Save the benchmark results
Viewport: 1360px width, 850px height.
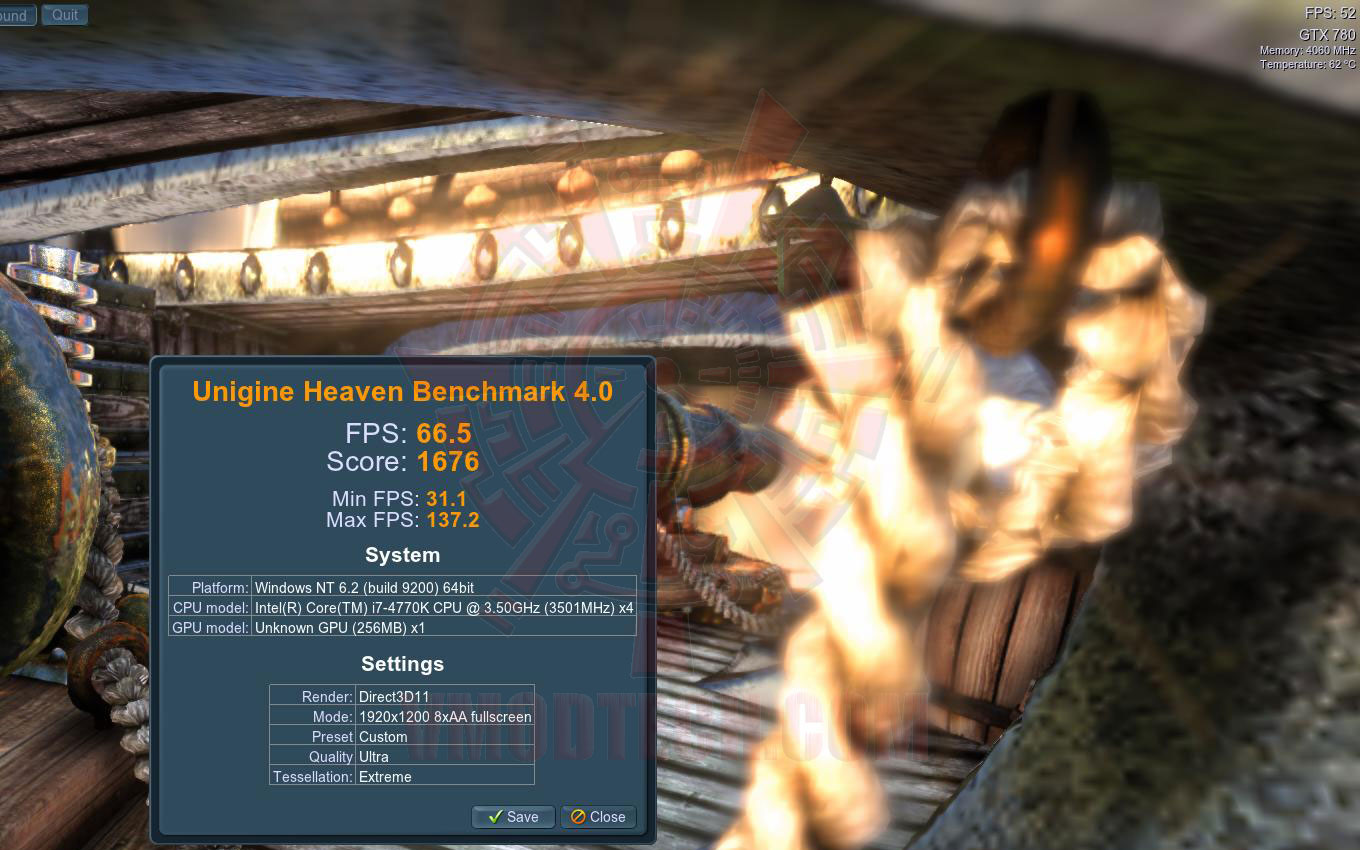click(x=513, y=817)
